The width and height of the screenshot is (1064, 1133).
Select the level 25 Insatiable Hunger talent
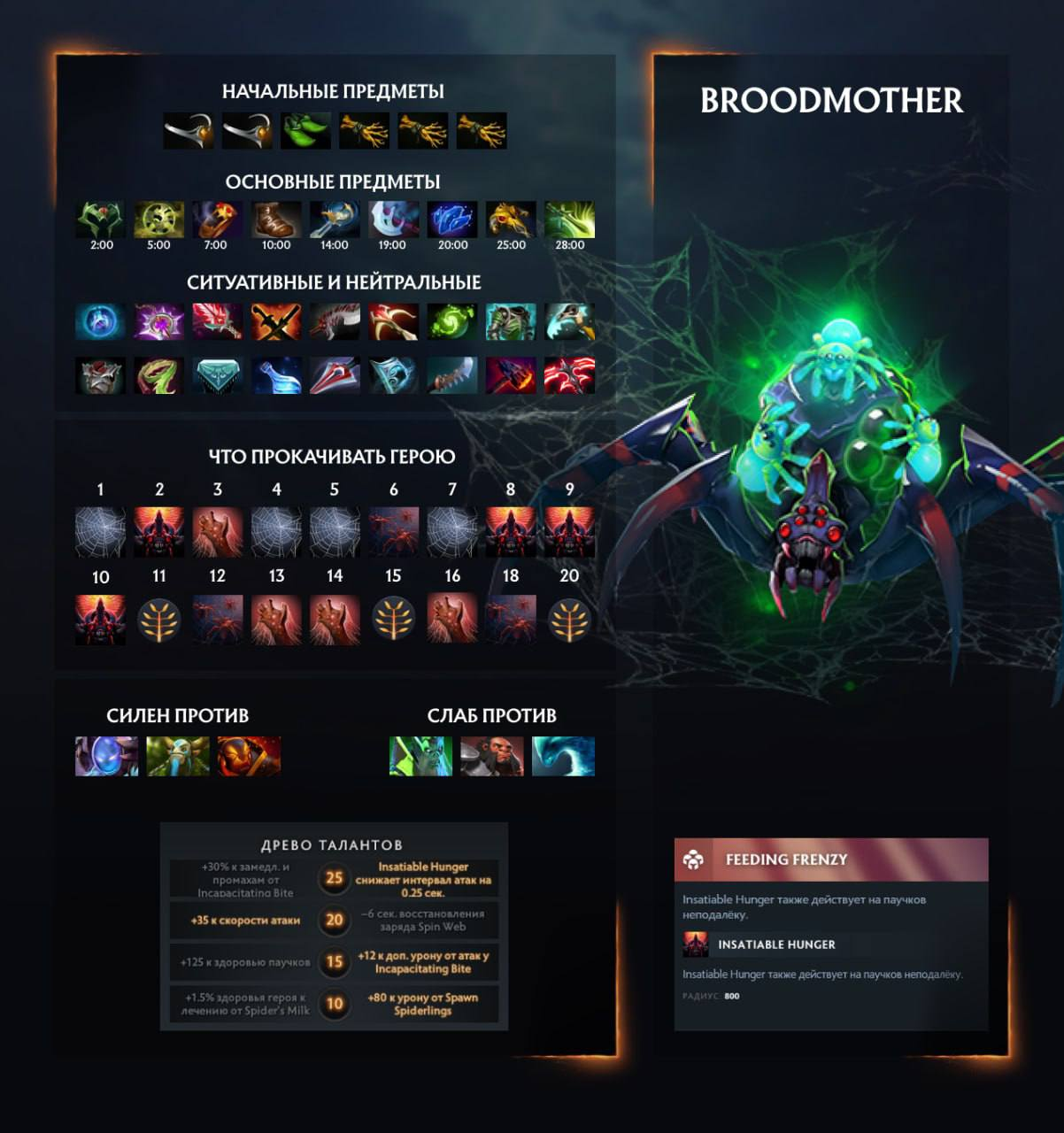(x=423, y=880)
